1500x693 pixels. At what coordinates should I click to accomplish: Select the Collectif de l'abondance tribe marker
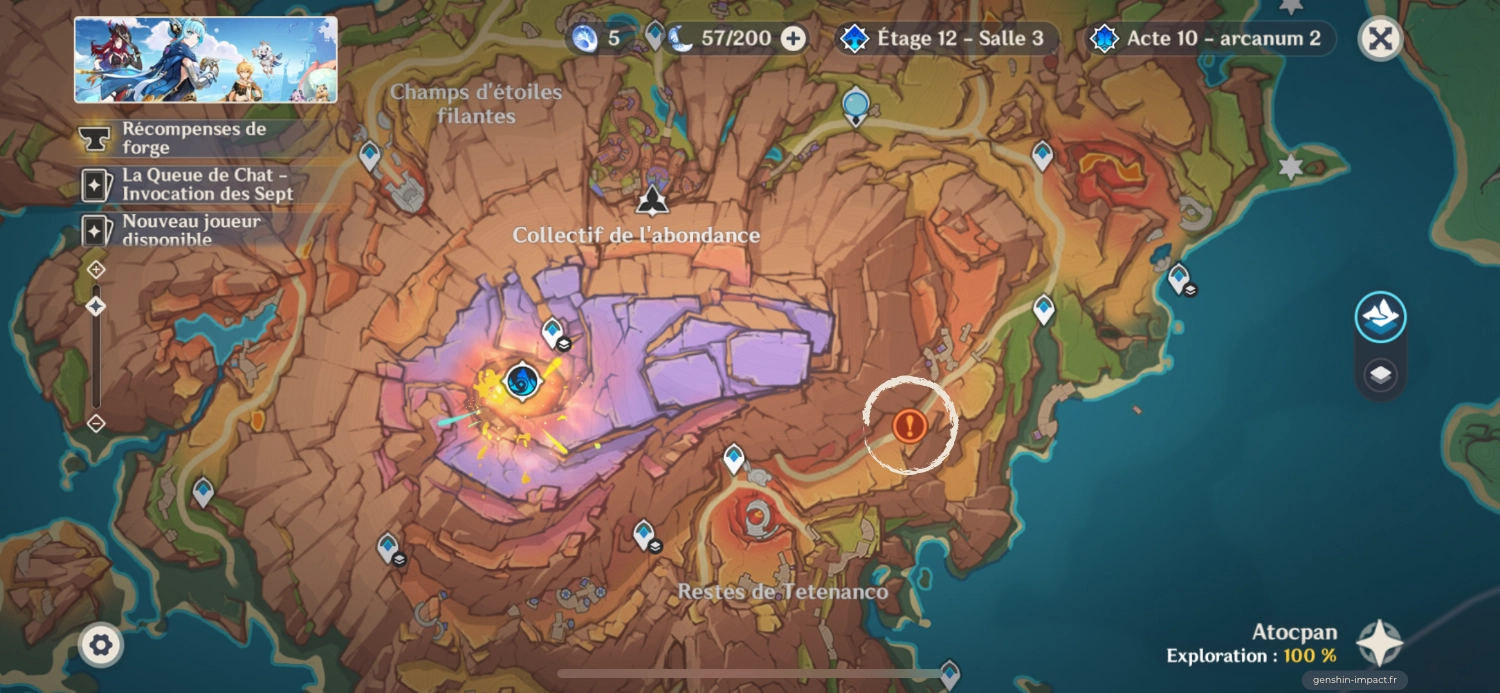[x=652, y=199]
